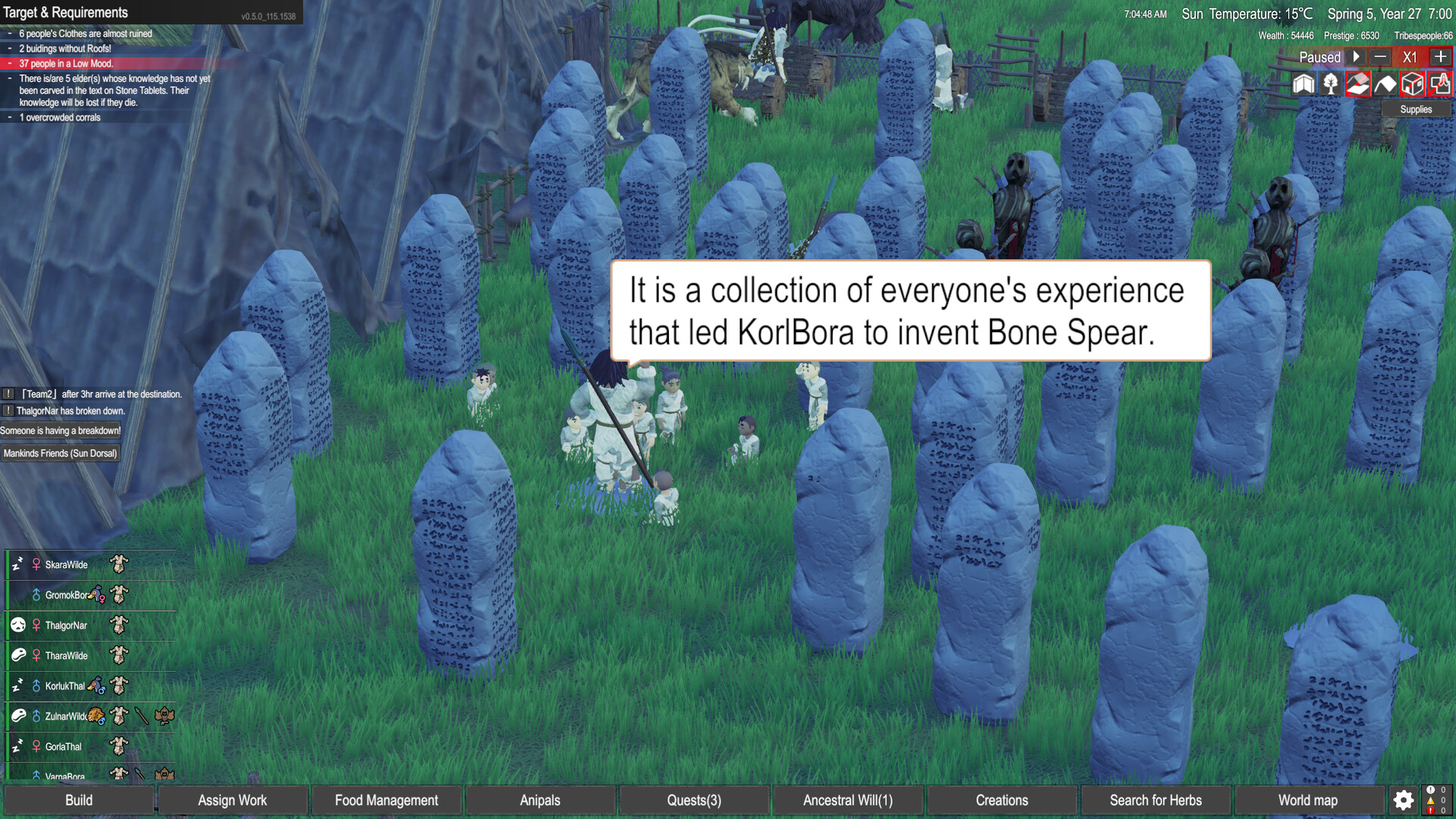
Task: Increase game speed with the plus button
Action: point(1439,57)
